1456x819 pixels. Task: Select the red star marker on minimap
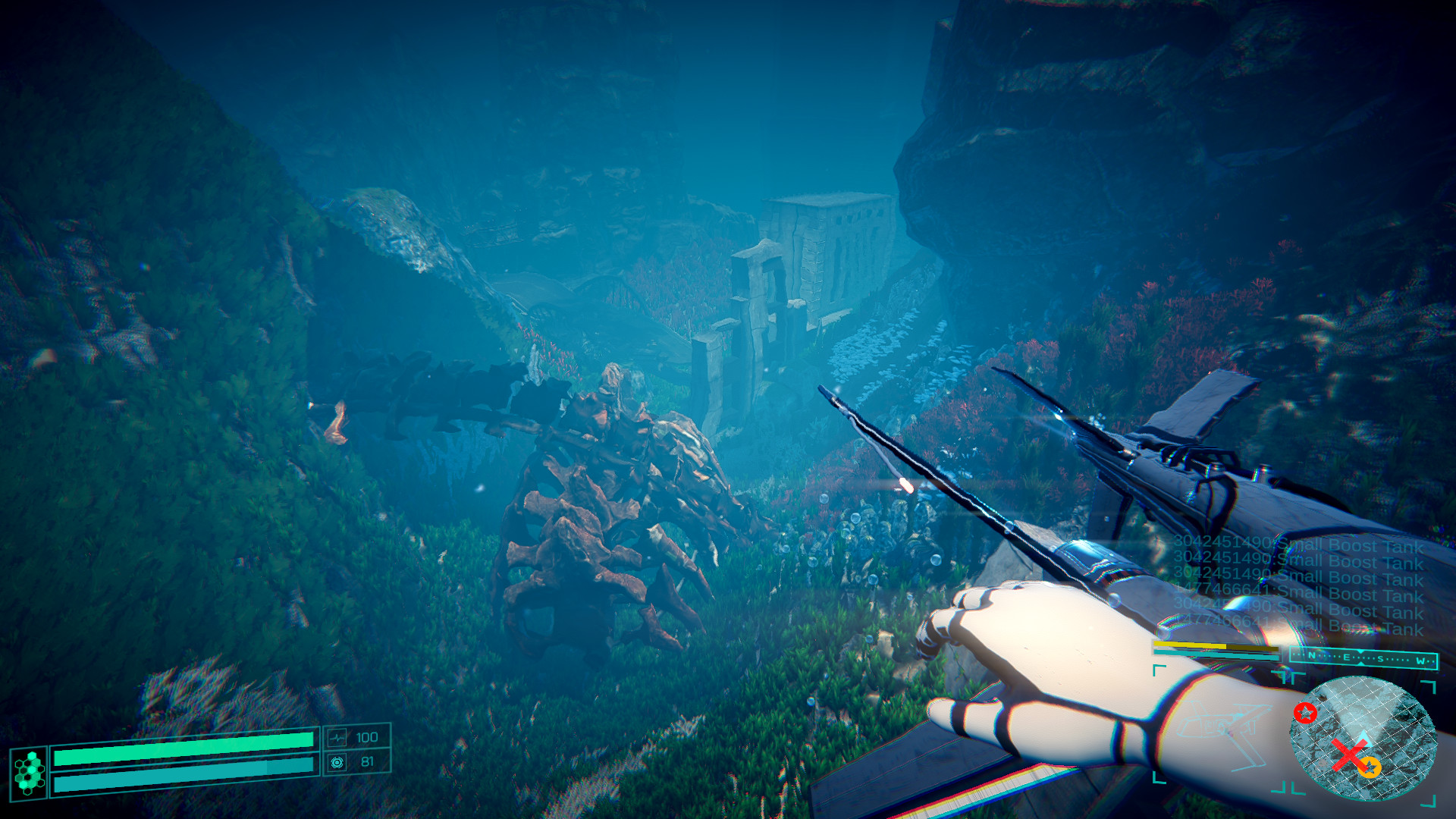pos(1305,713)
